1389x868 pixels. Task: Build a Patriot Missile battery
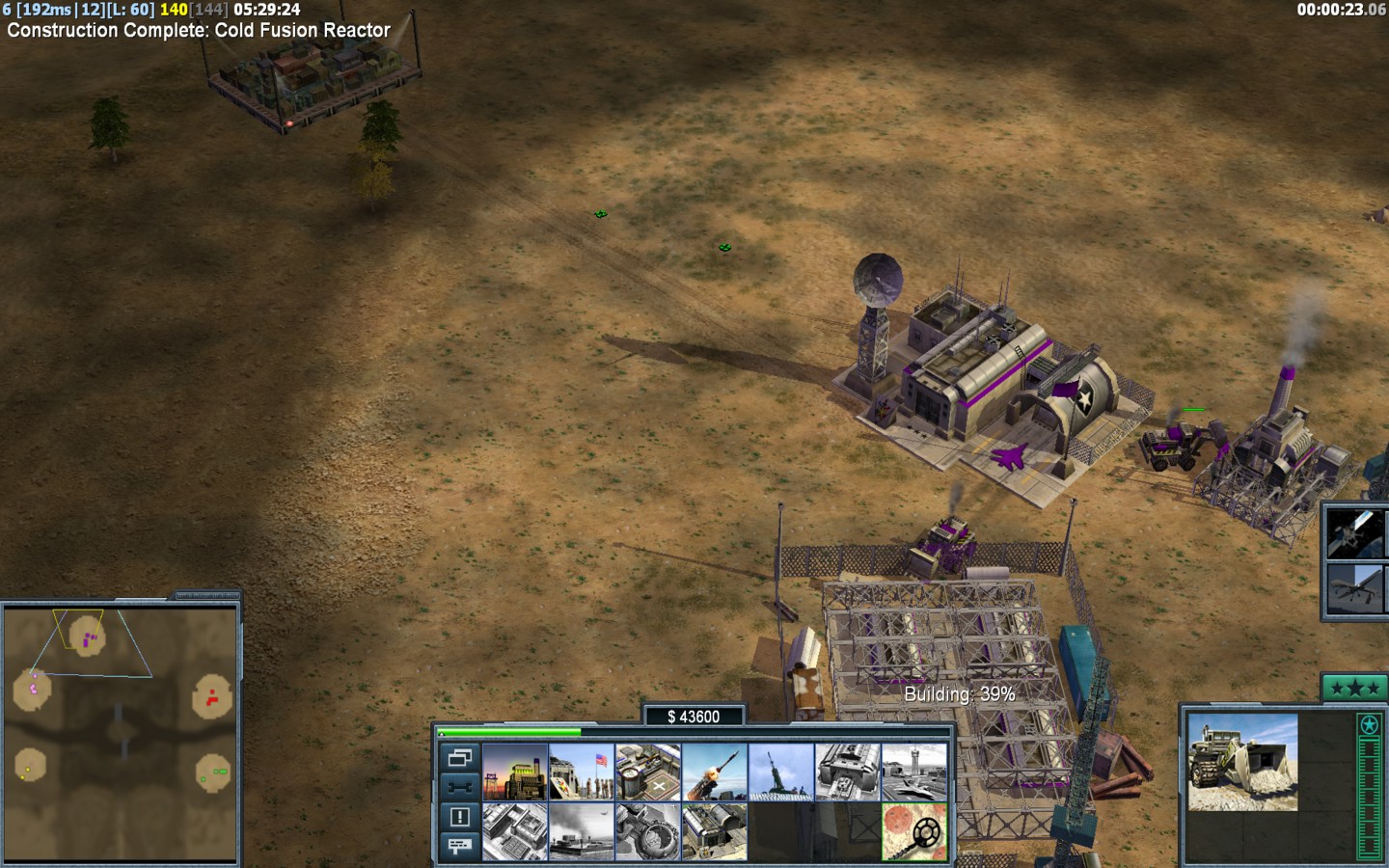715,772
